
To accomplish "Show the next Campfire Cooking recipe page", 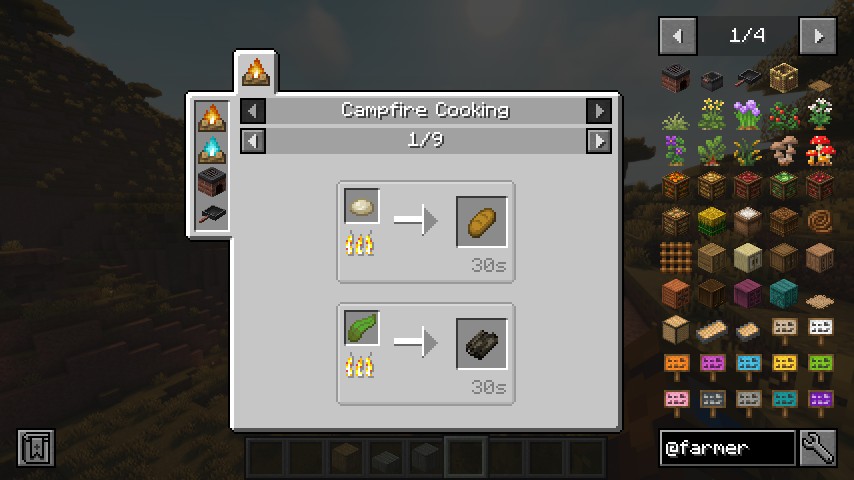I will (598, 140).
